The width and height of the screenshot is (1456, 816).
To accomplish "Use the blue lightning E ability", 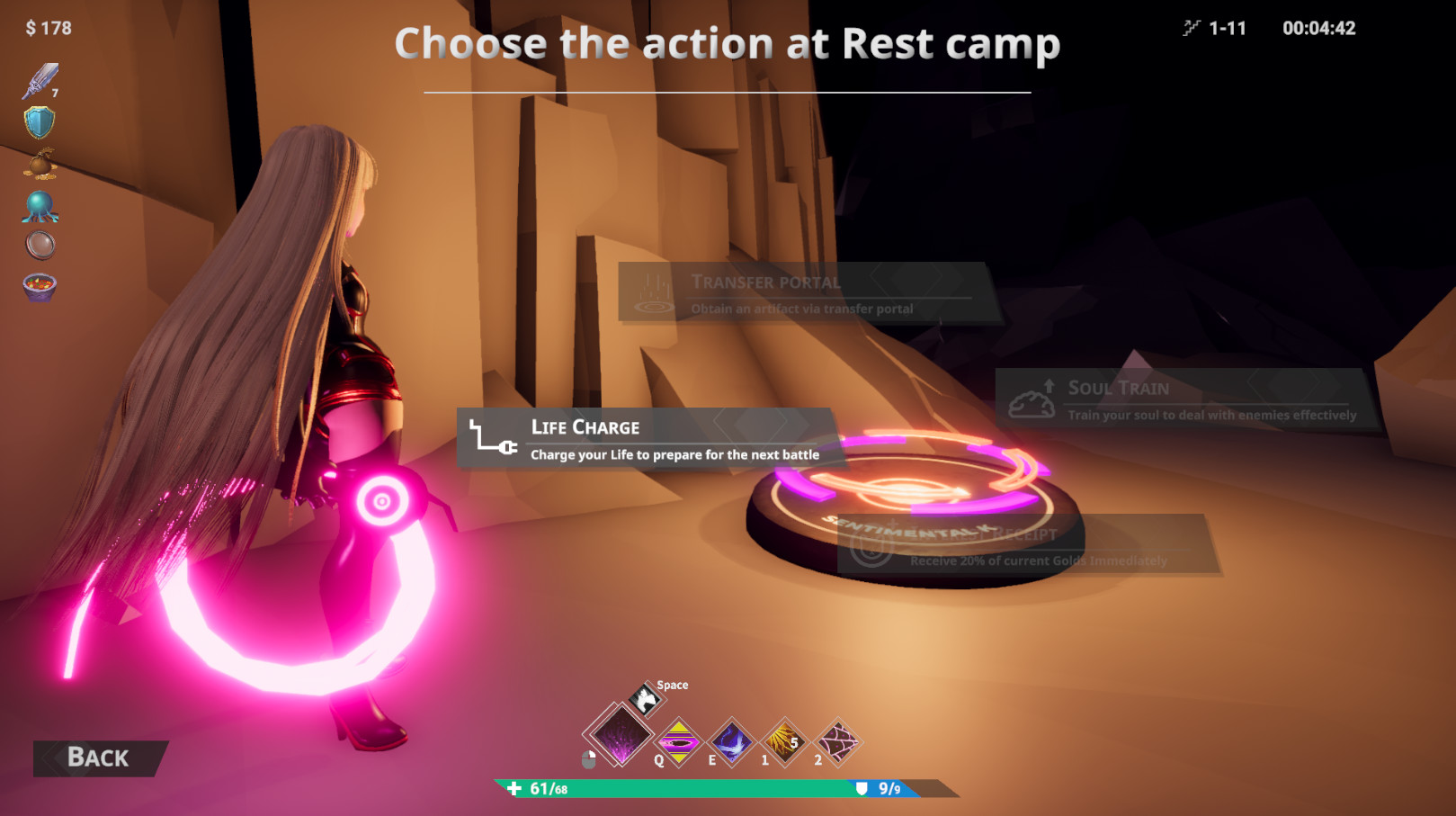I will pos(732,743).
